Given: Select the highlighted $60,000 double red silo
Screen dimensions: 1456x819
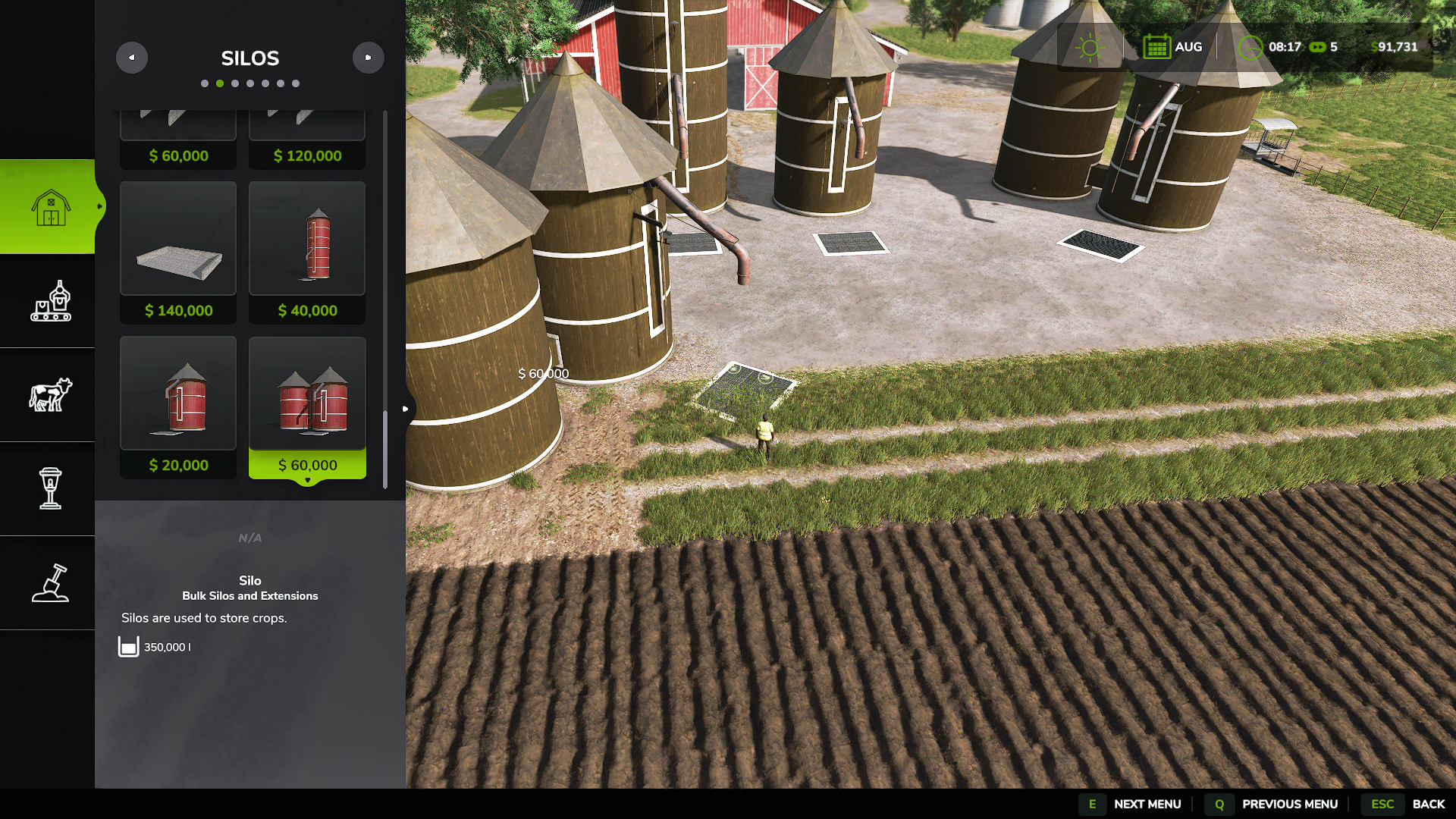Looking at the screenshot, I should point(307,406).
